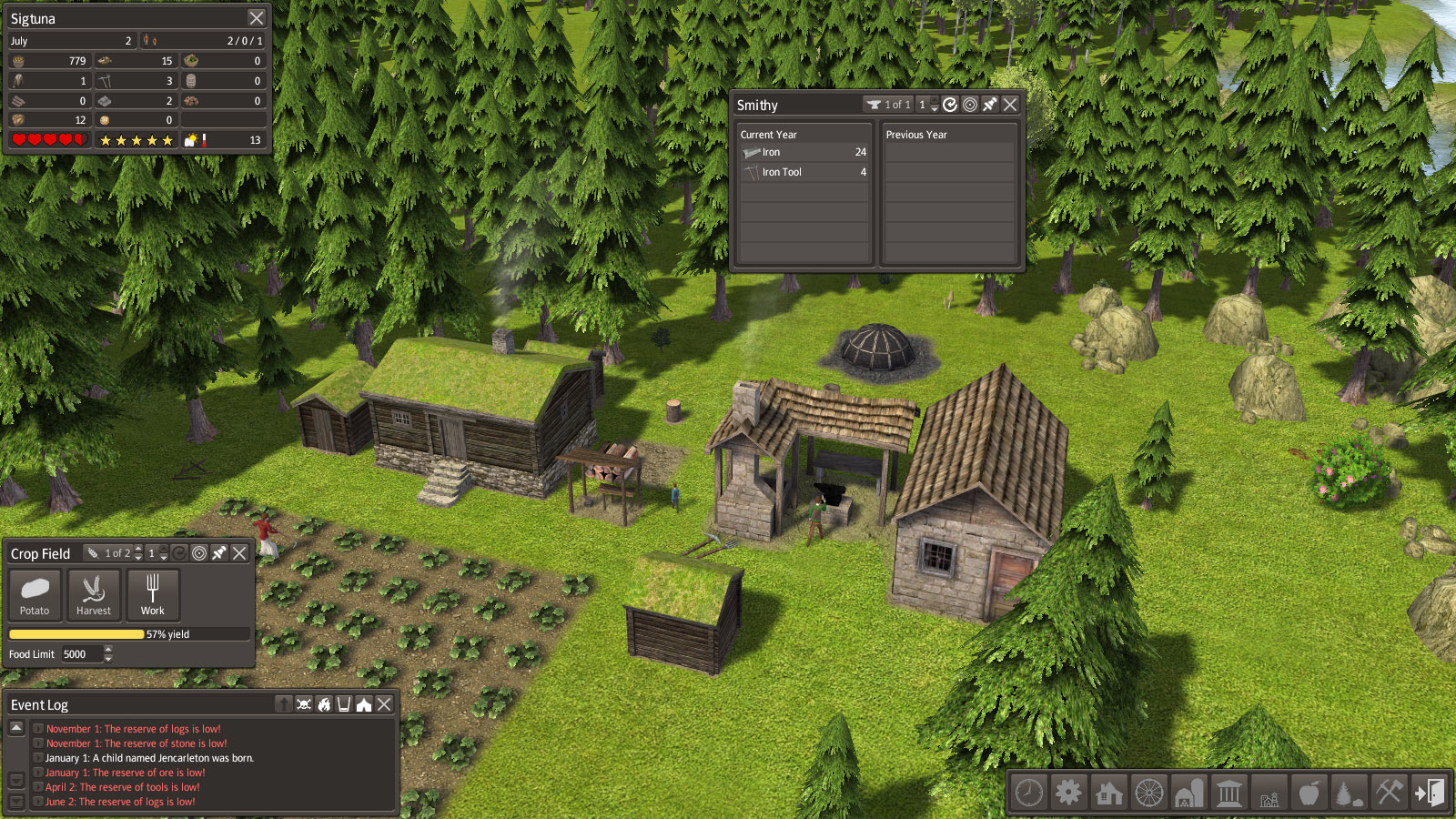Open the apple food production menu
This screenshot has width=1456, height=819.
(x=1309, y=793)
